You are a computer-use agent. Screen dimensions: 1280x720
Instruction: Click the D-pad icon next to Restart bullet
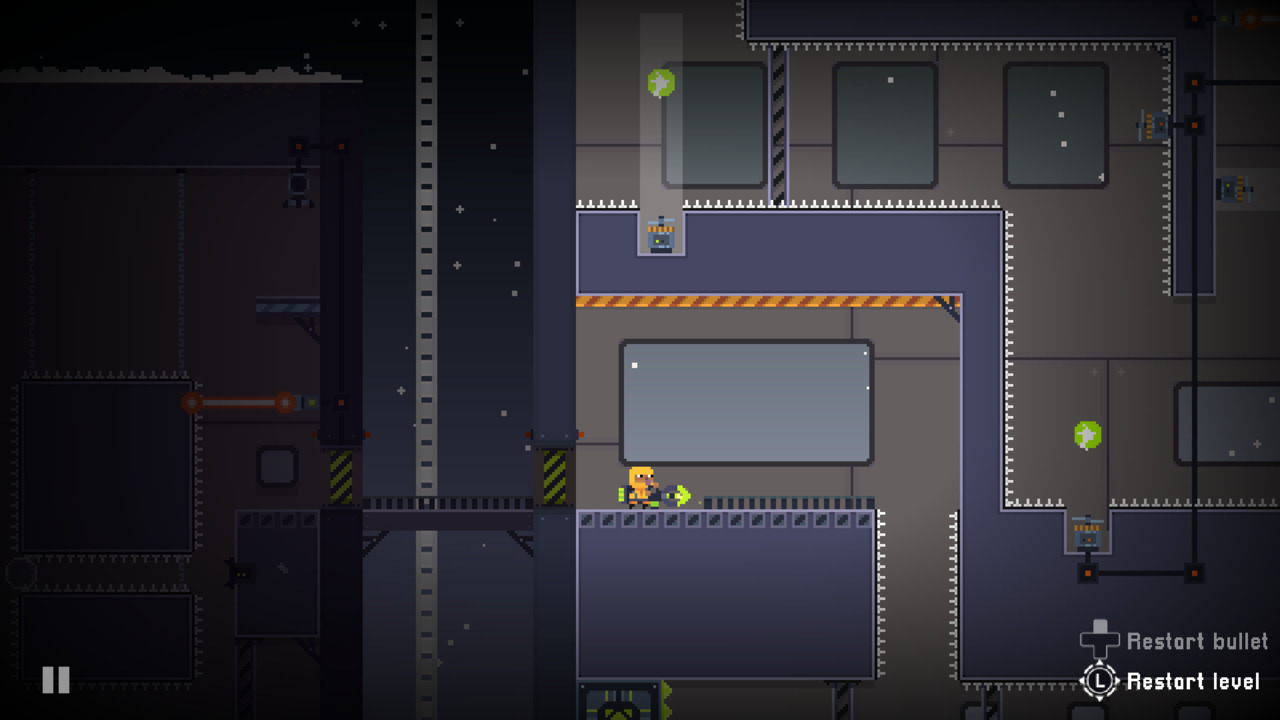[x=1097, y=641]
